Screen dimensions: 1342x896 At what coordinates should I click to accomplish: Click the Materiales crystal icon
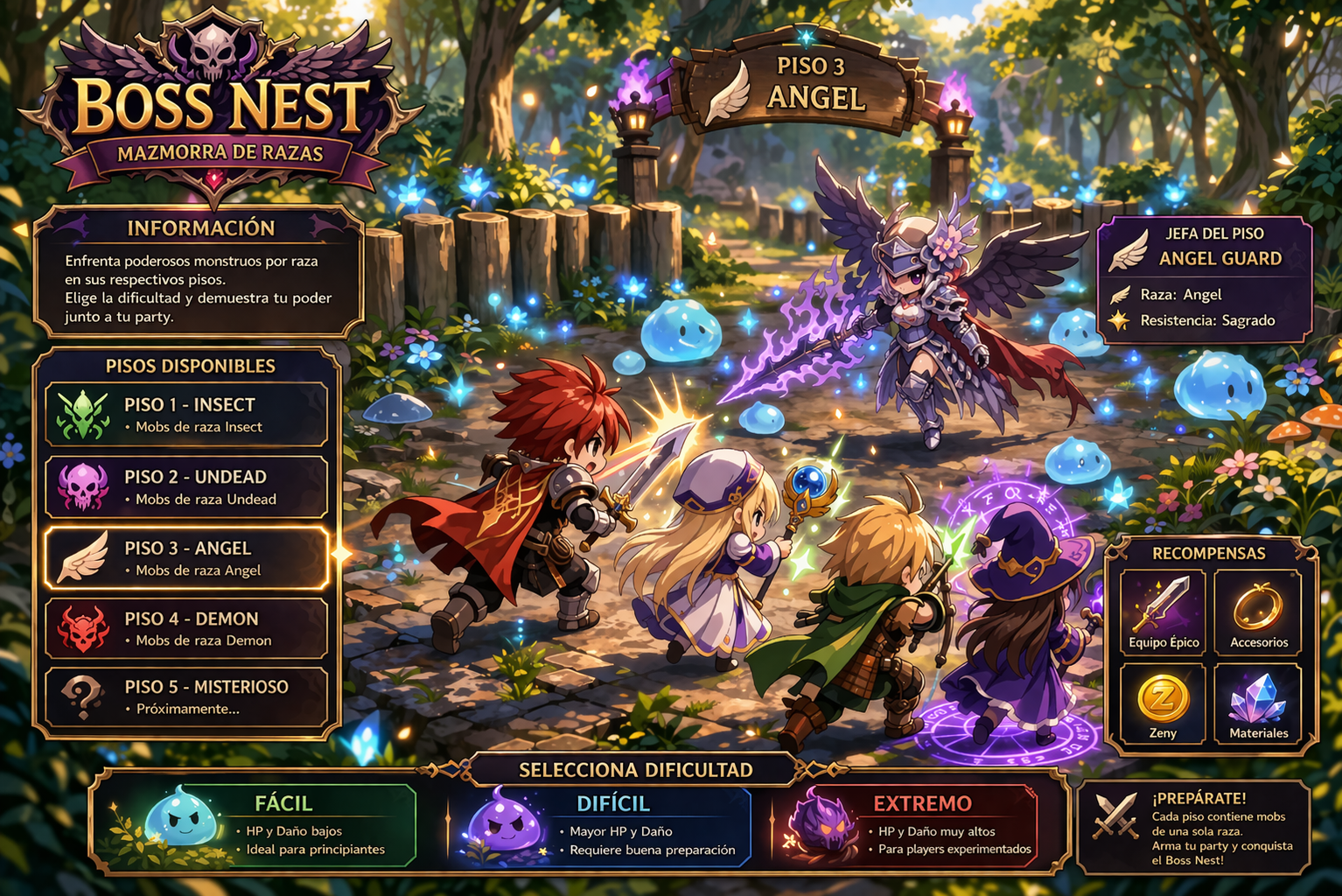tap(1258, 699)
